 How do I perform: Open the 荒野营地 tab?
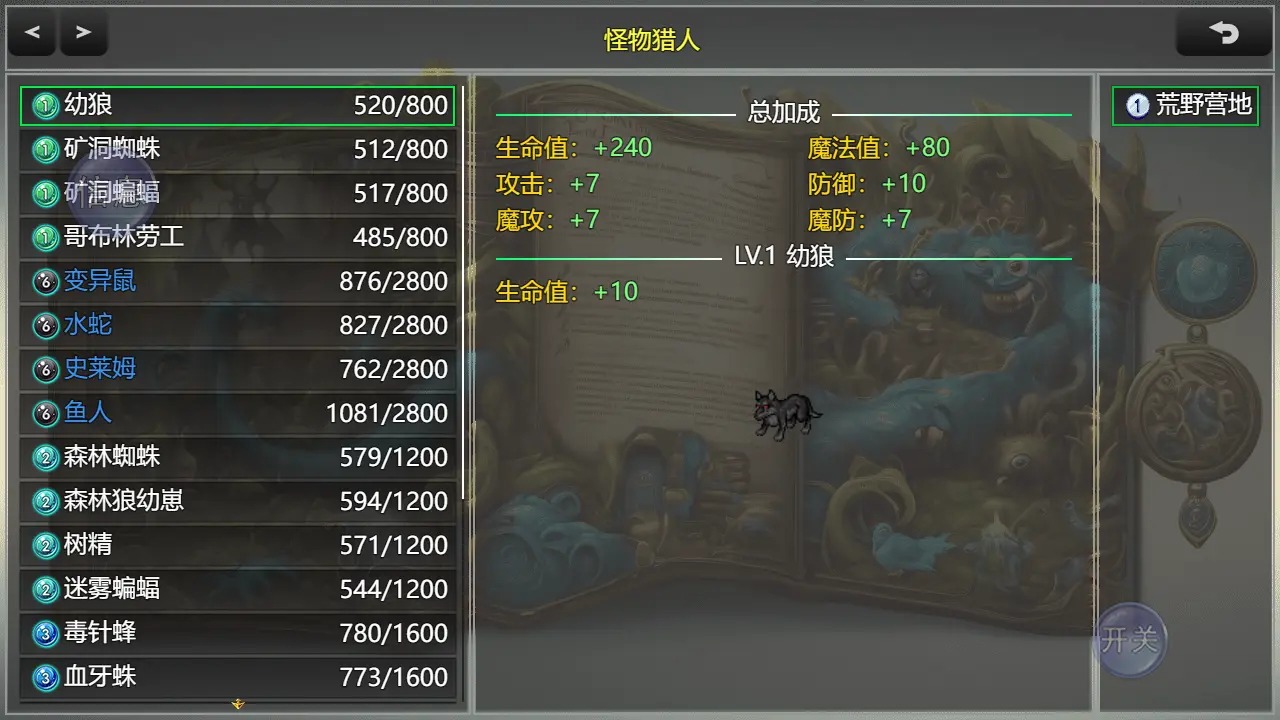[1186, 104]
